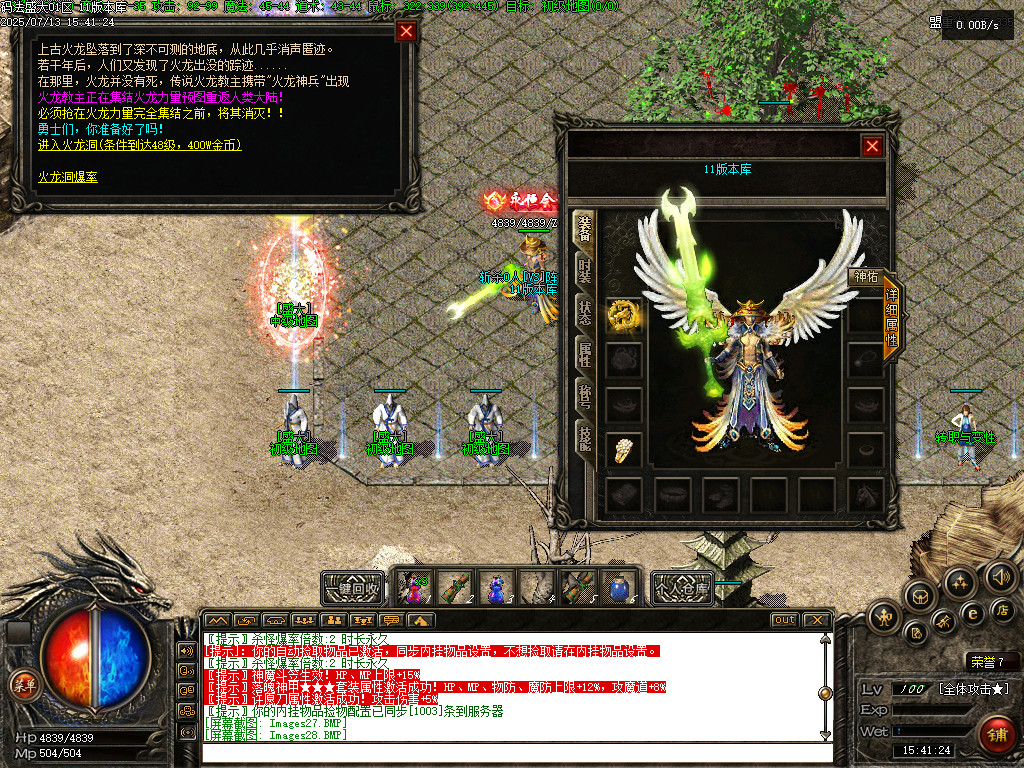The width and height of the screenshot is (1024, 768).
Task: Click the 神佑 button
Action: (x=866, y=277)
